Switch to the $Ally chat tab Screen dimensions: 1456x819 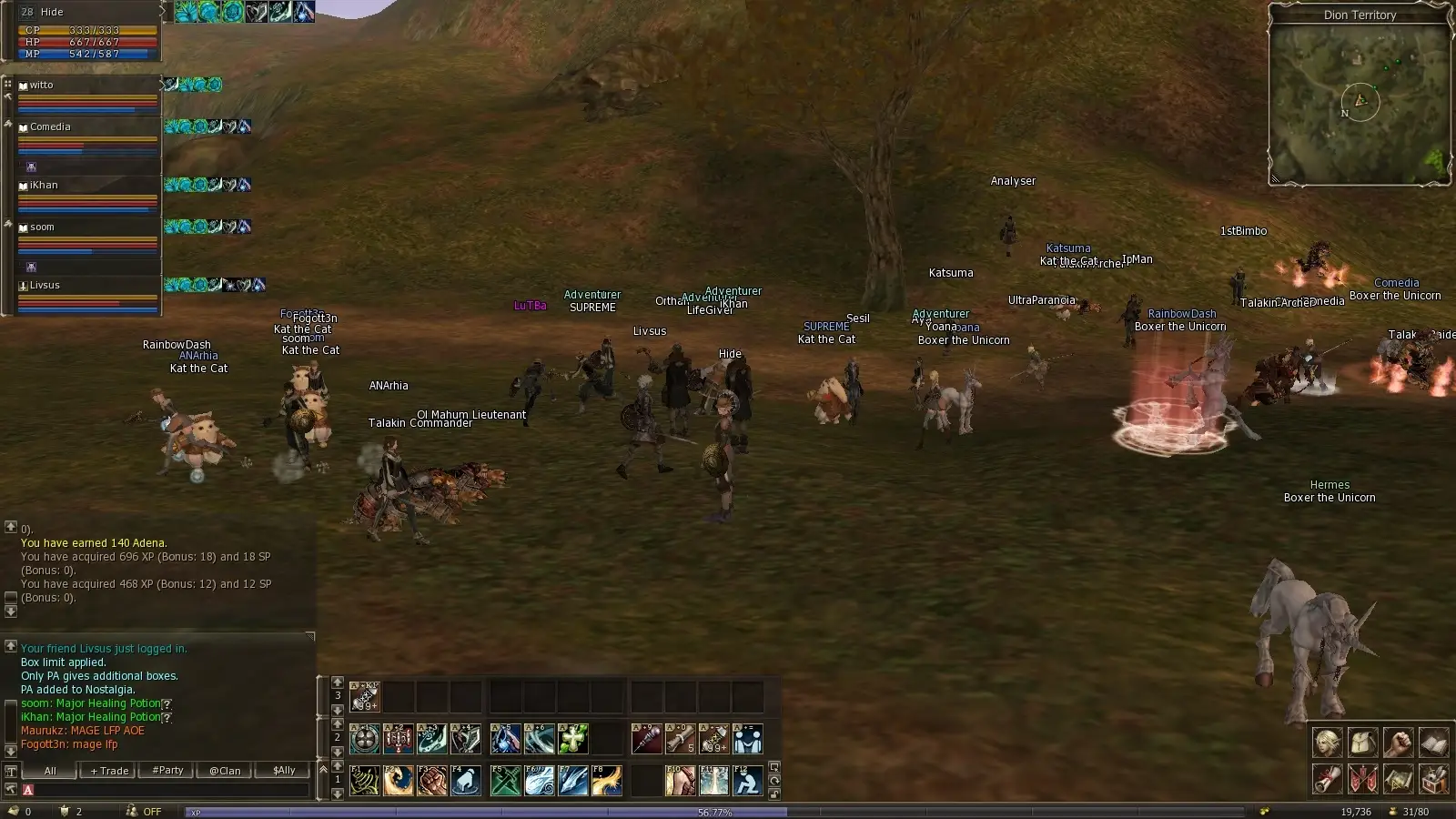[x=284, y=771]
